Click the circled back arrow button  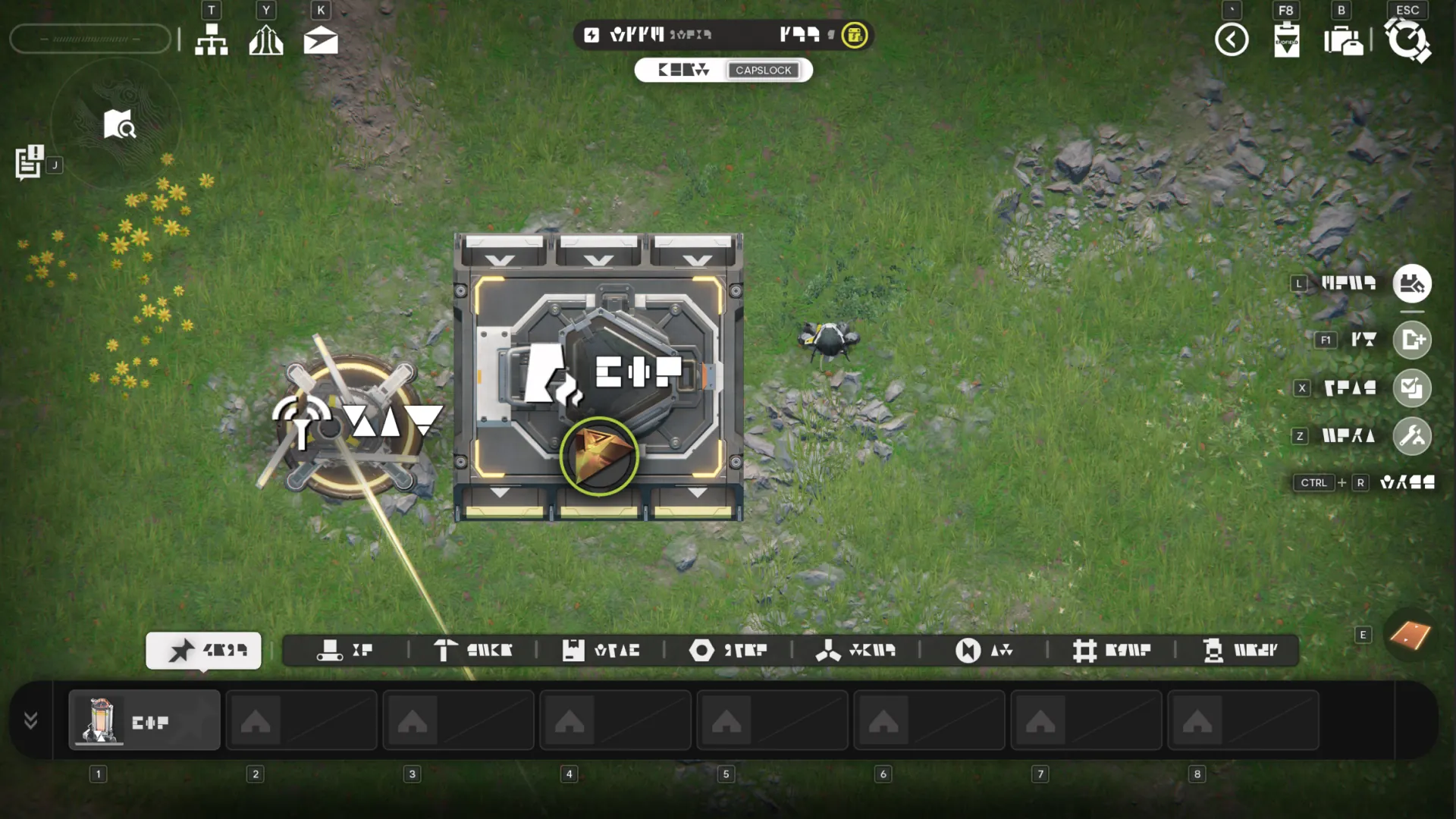tap(1232, 39)
